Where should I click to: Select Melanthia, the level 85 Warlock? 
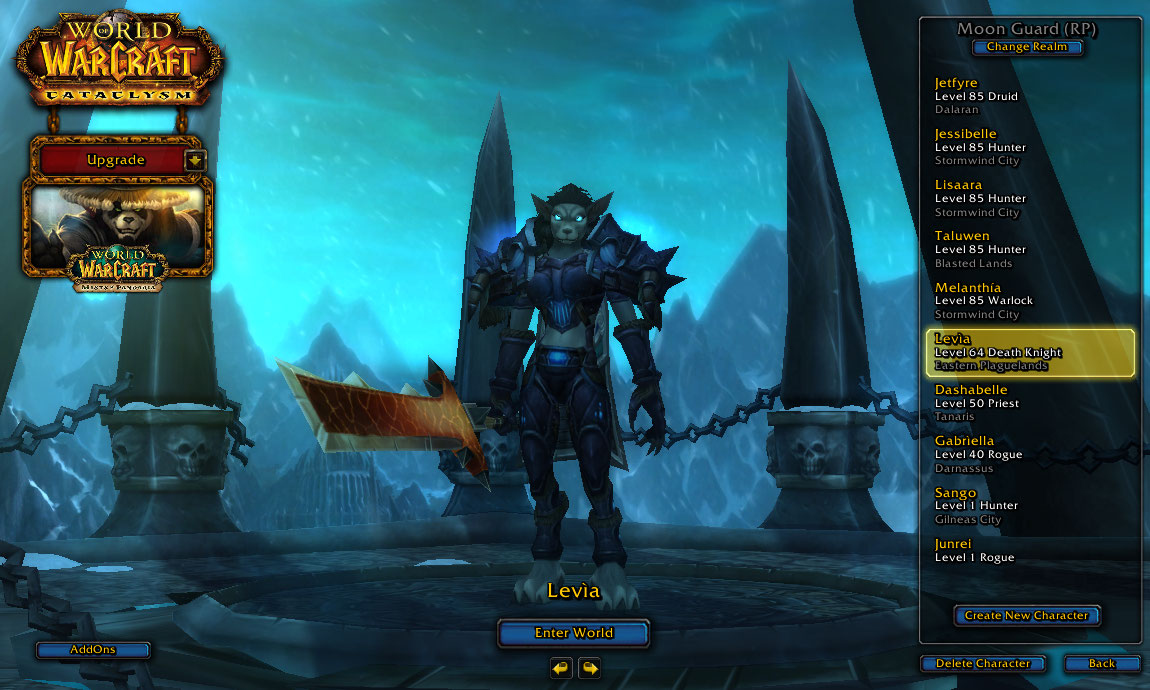pos(1030,300)
